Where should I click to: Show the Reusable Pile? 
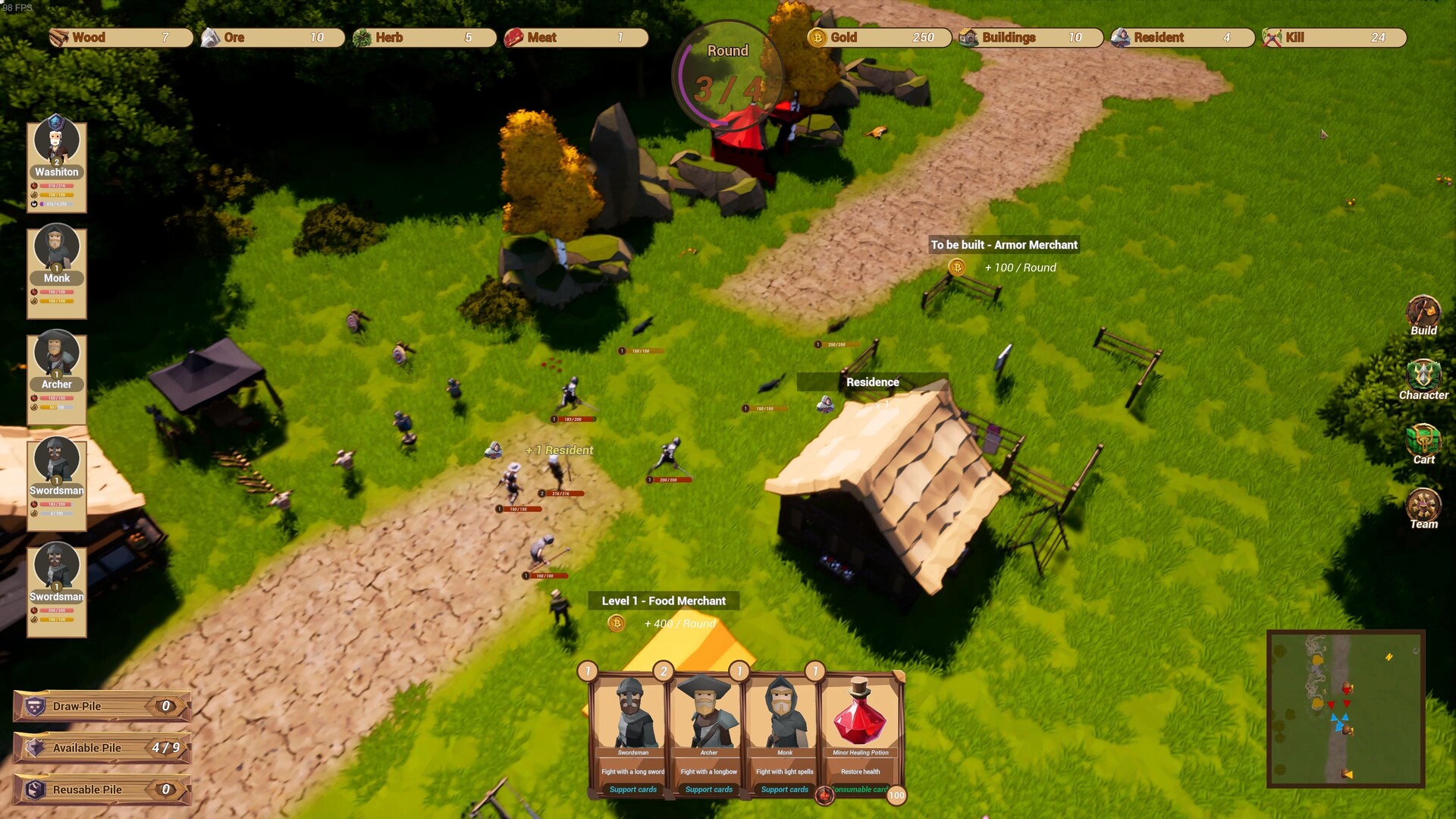tap(102, 789)
